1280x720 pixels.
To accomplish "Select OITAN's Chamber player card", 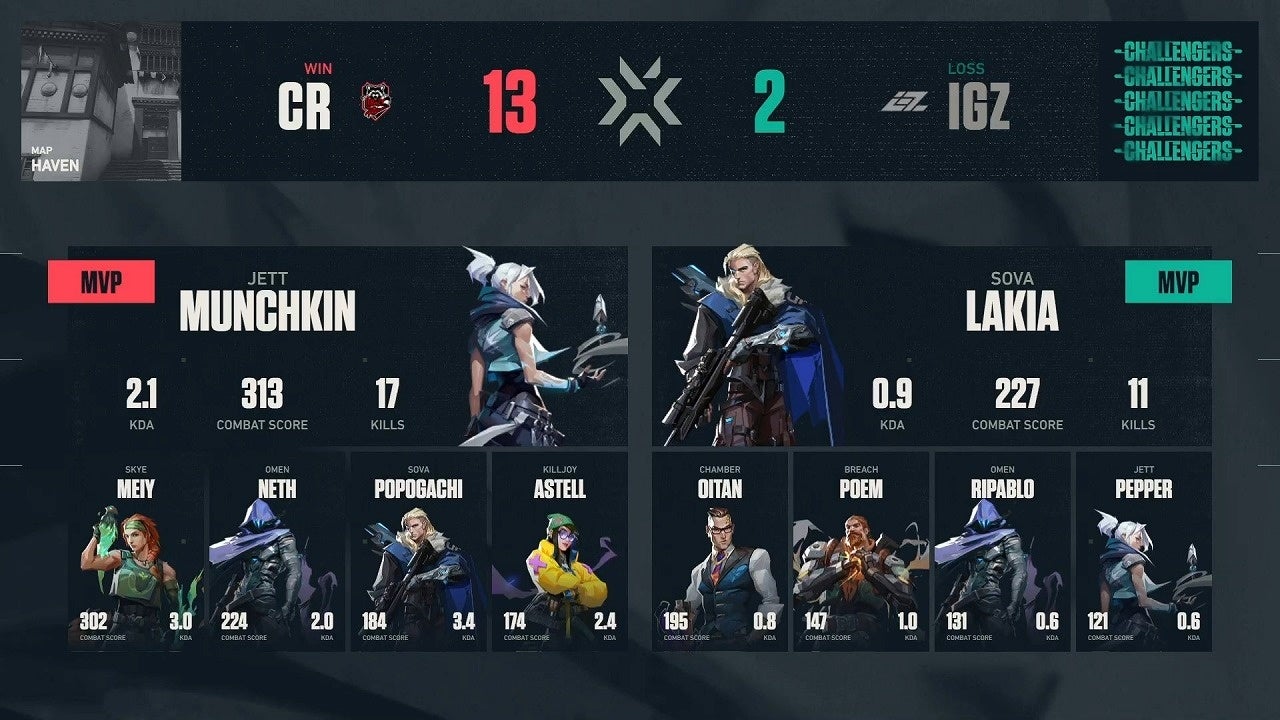I will pos(720,552).
